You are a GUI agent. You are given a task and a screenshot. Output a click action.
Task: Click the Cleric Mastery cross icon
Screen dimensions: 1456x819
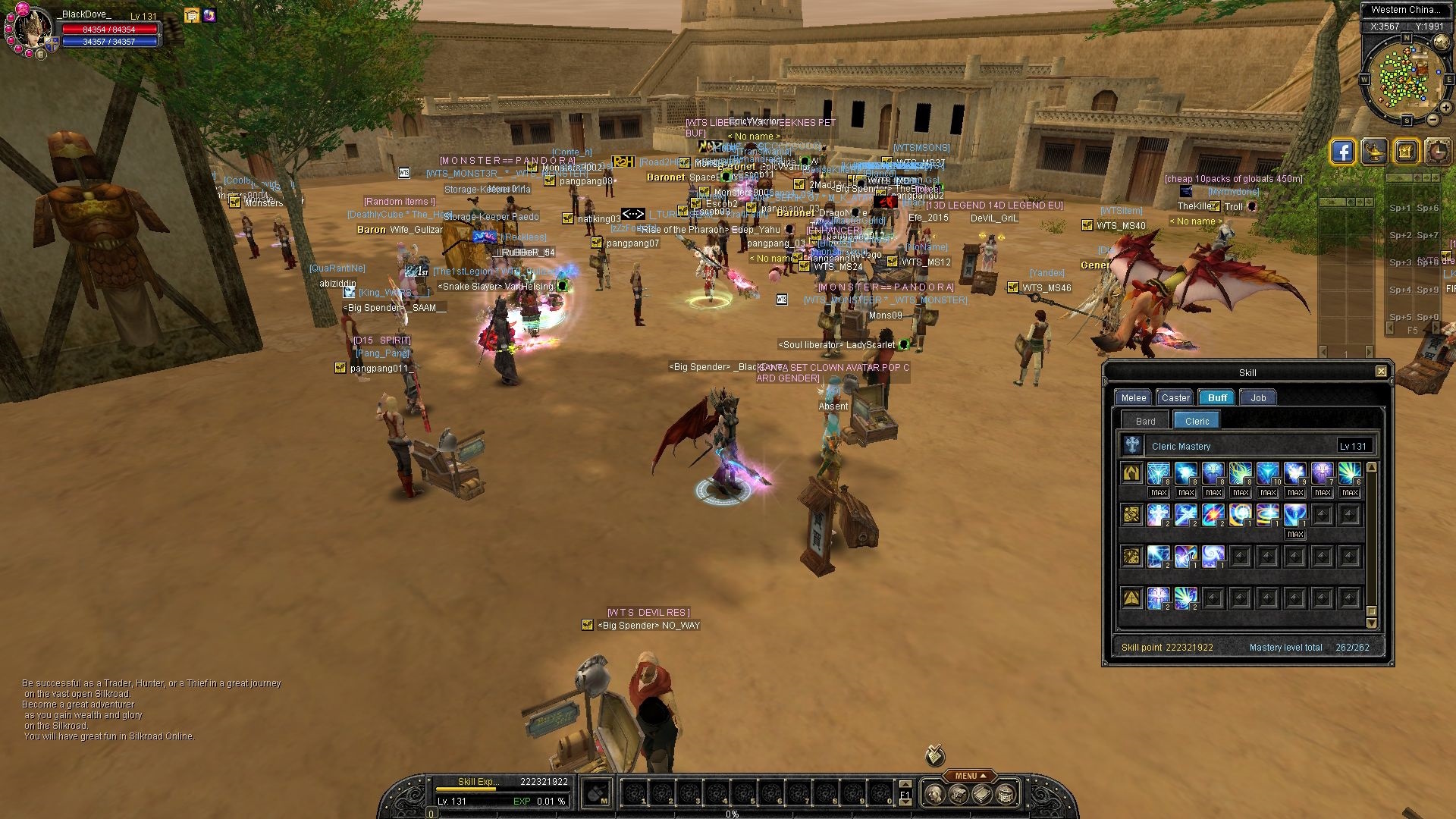click(1132, 445)
